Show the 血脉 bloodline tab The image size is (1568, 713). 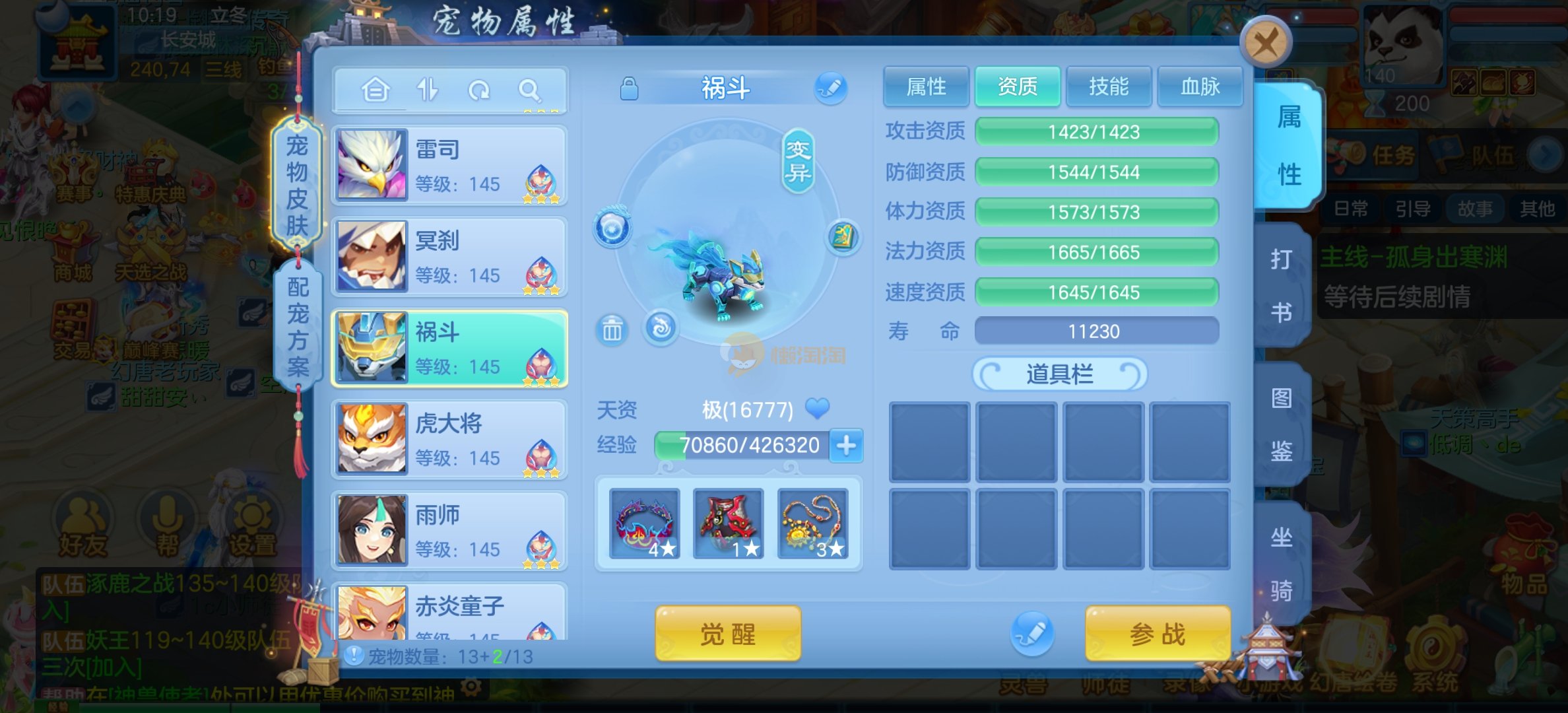1200,86
